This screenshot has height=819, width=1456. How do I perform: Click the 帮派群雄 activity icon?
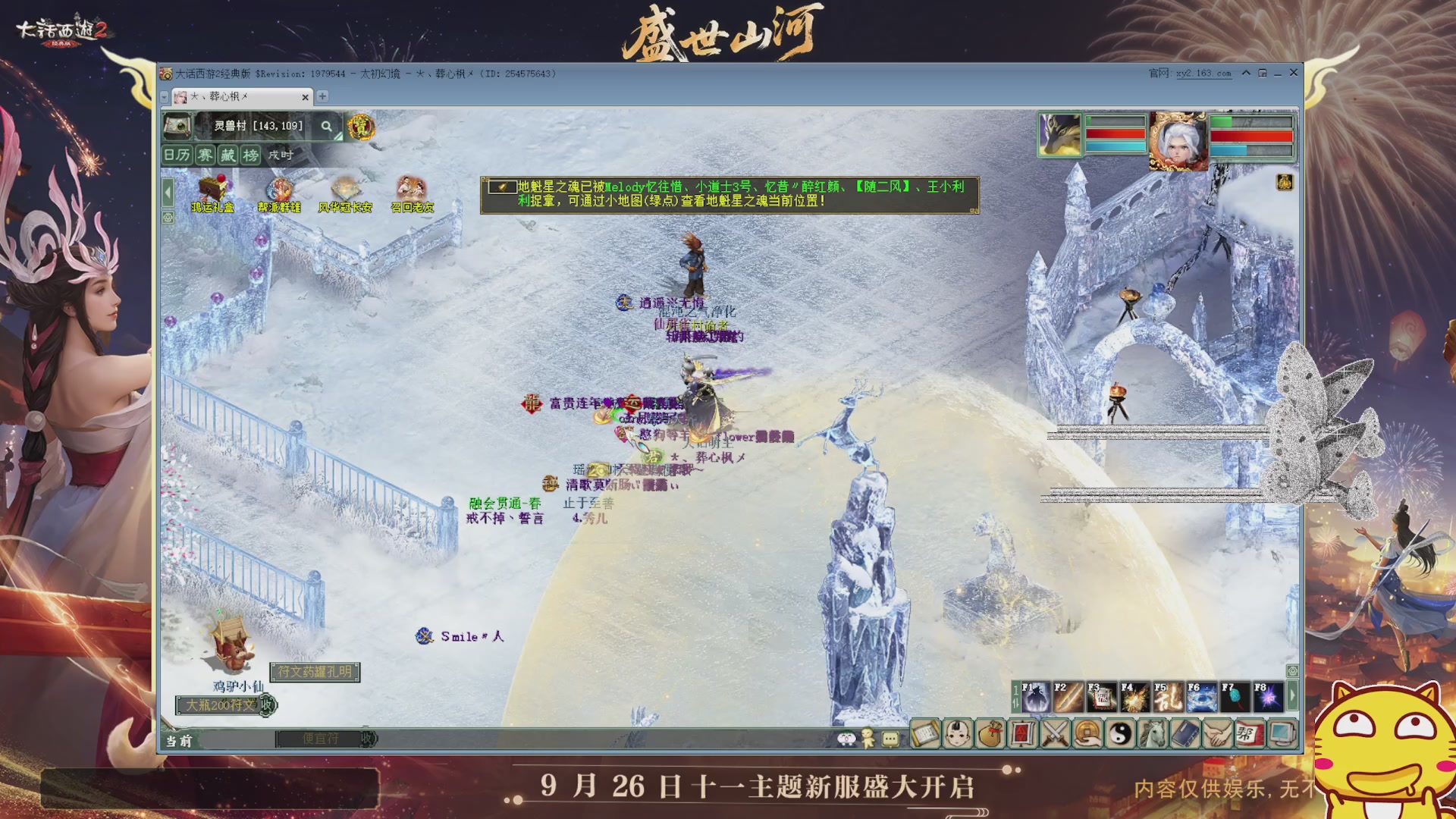point(281,190)
